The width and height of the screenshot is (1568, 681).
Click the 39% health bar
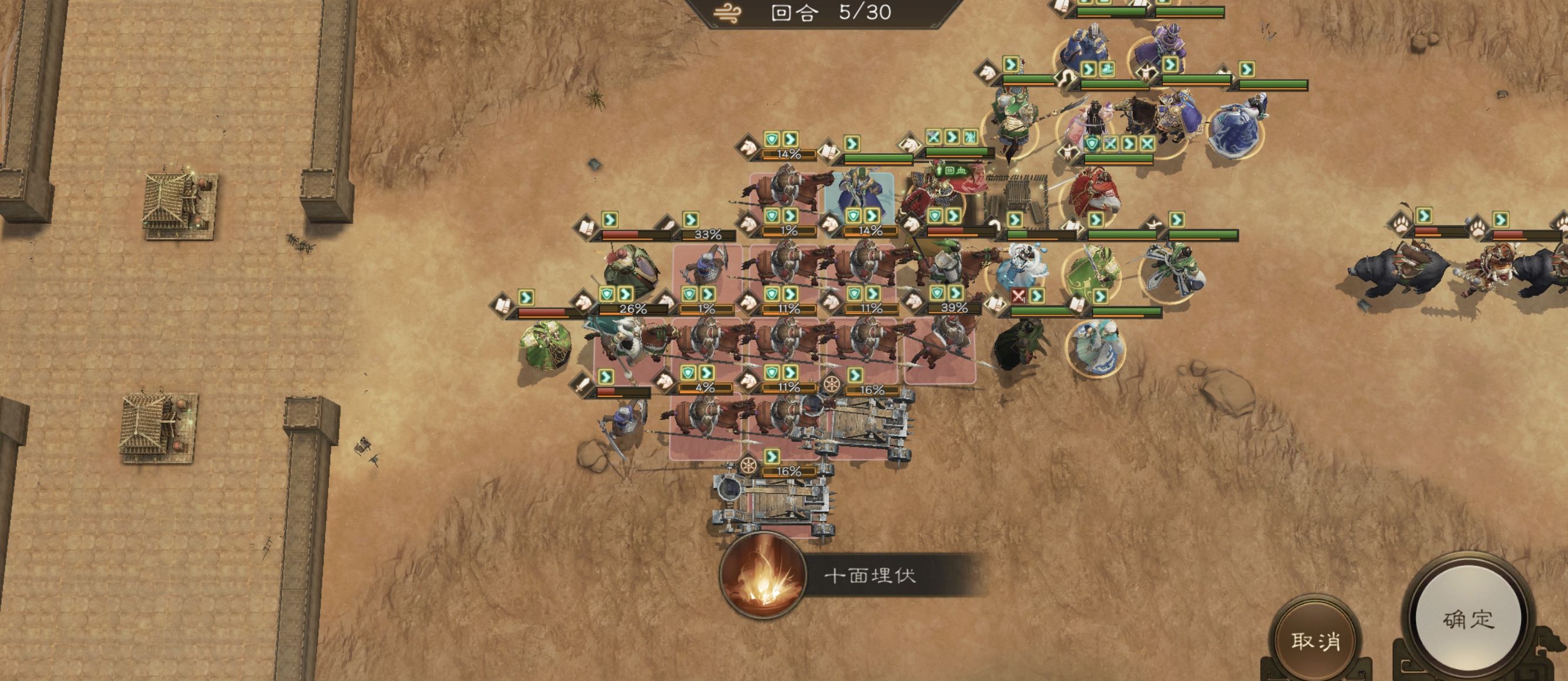point(954,310)
